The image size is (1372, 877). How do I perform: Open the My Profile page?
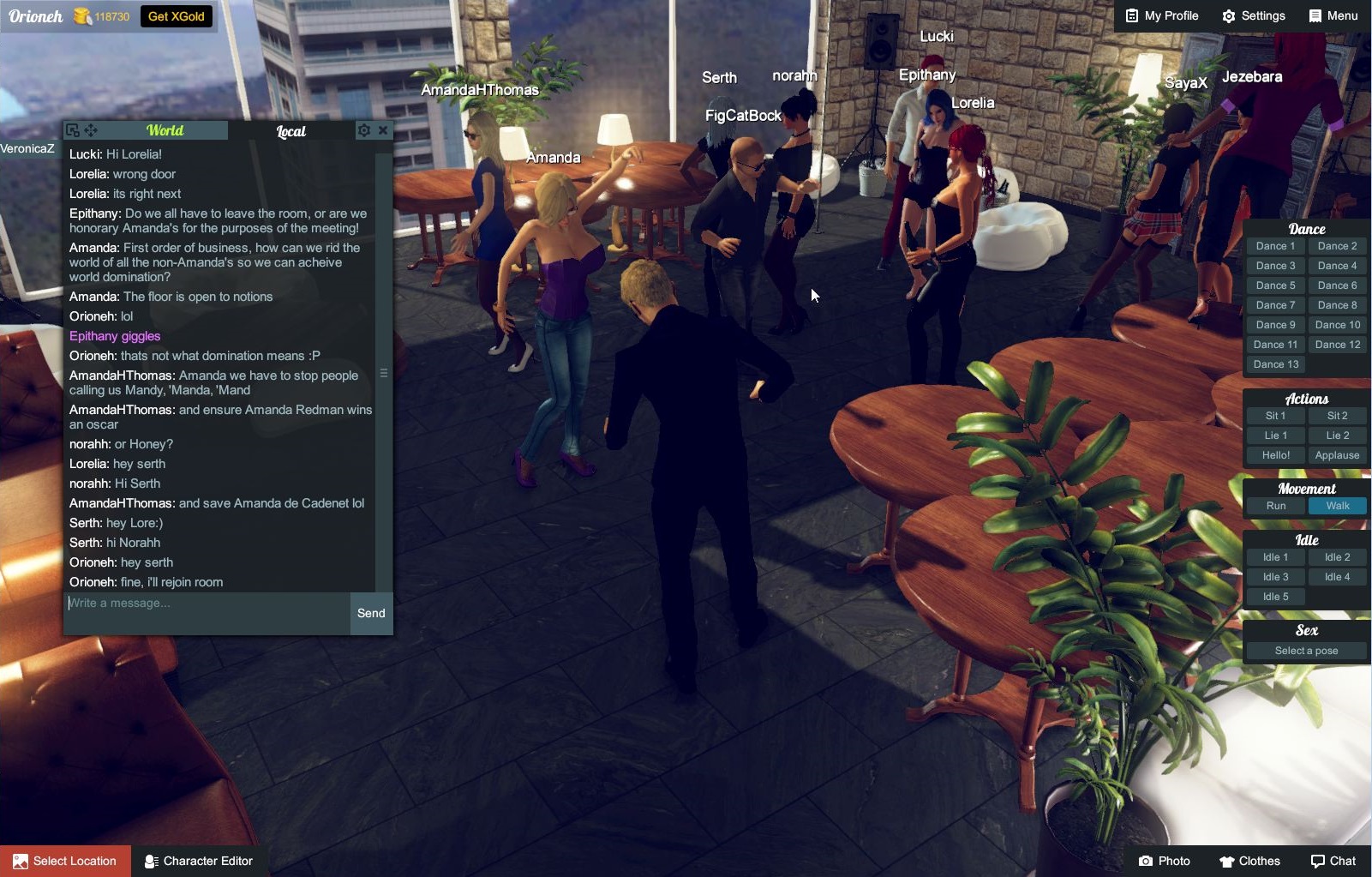point(1162,15)
